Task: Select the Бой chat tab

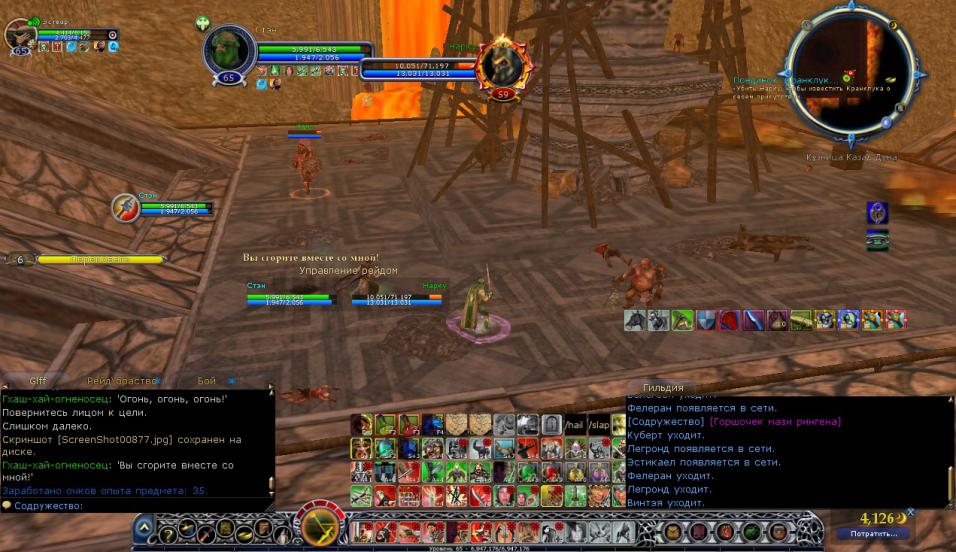Action: pyautogui.click(x=206, y=381)
